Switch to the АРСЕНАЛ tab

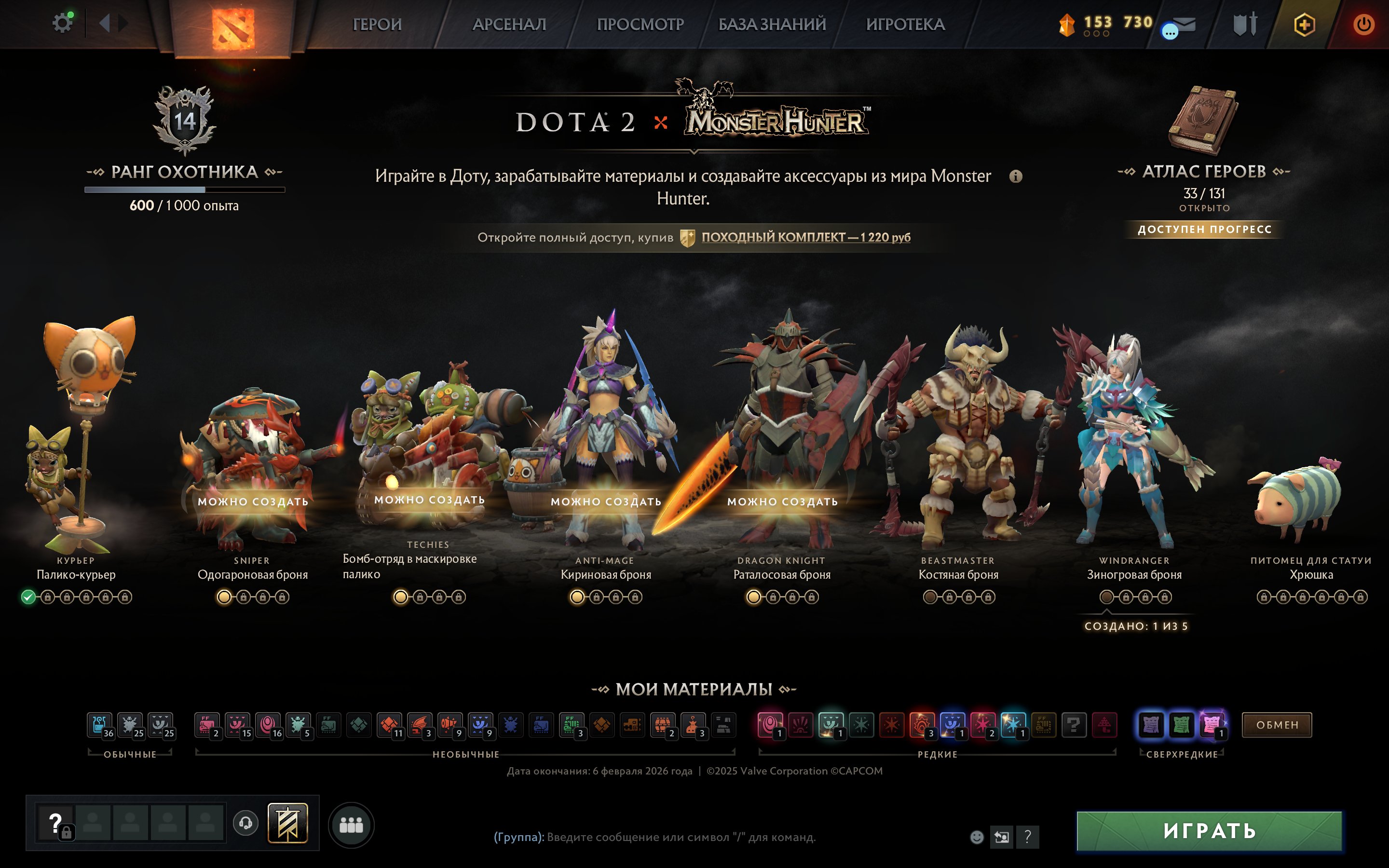[x=508, y=24]
